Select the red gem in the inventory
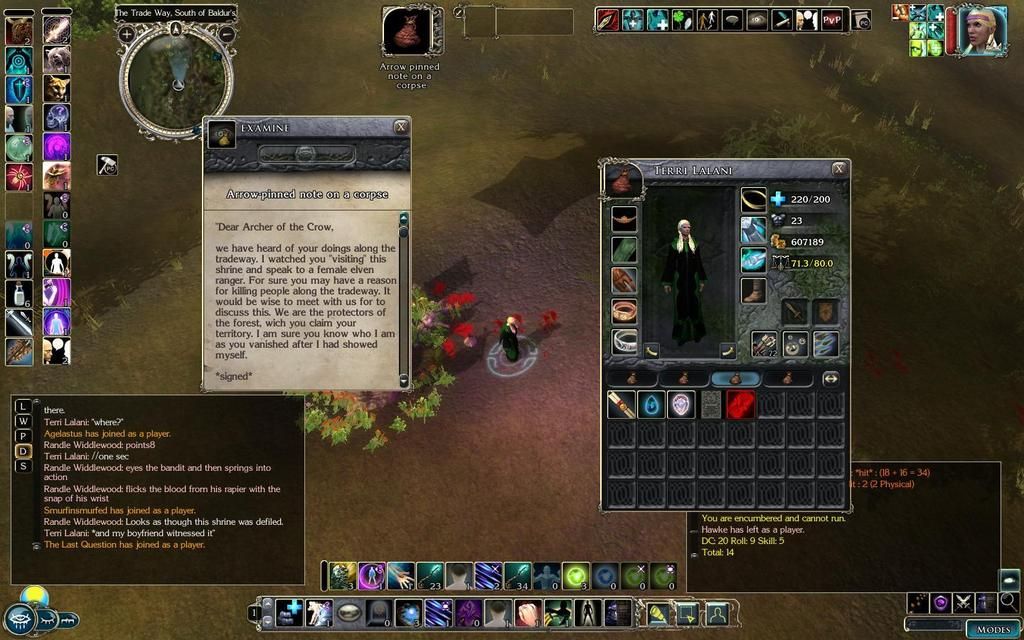 [x=739, y=404]
